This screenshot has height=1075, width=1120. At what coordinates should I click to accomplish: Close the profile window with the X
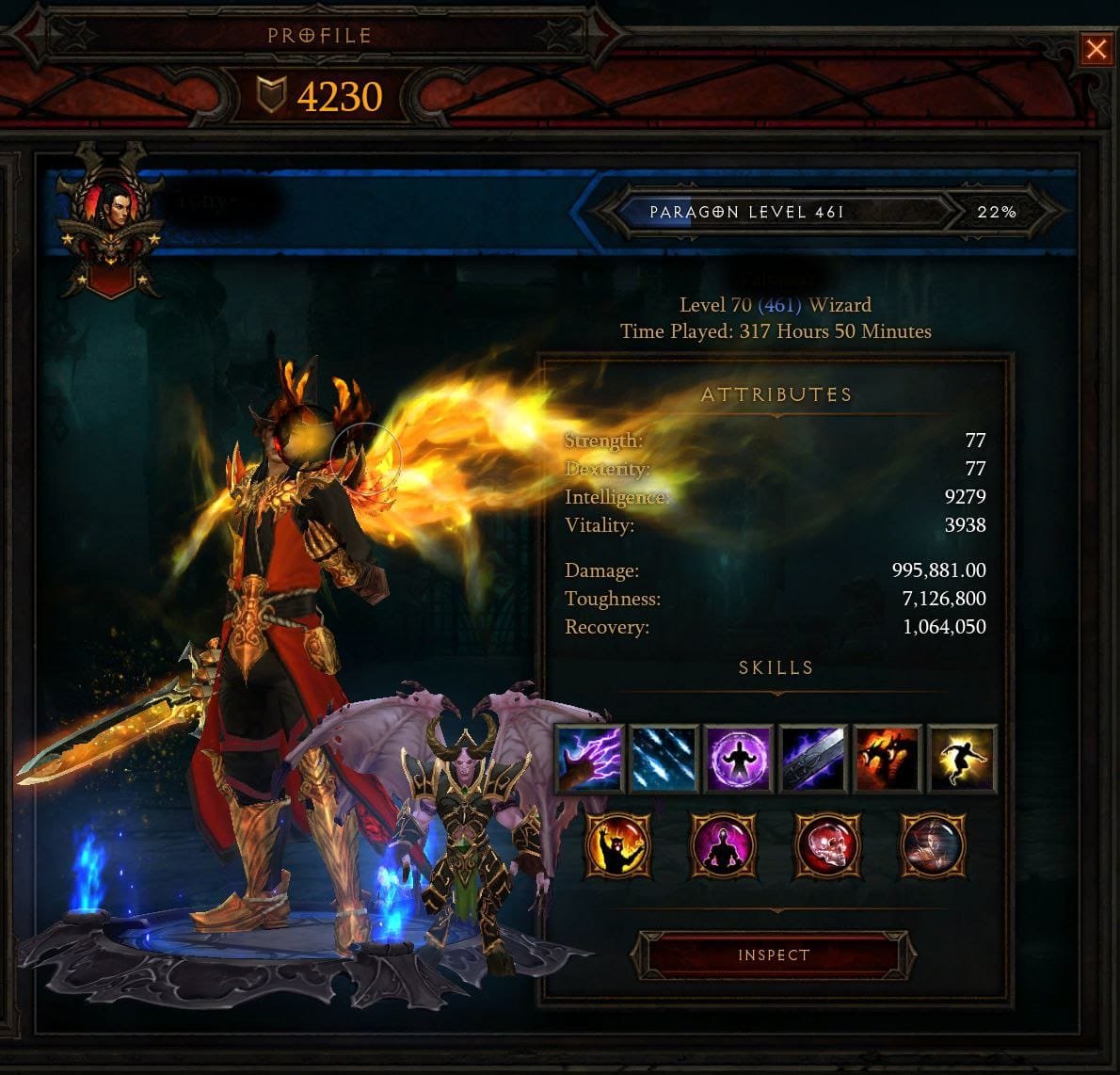pyautogui.click(x=1096, y=49)
